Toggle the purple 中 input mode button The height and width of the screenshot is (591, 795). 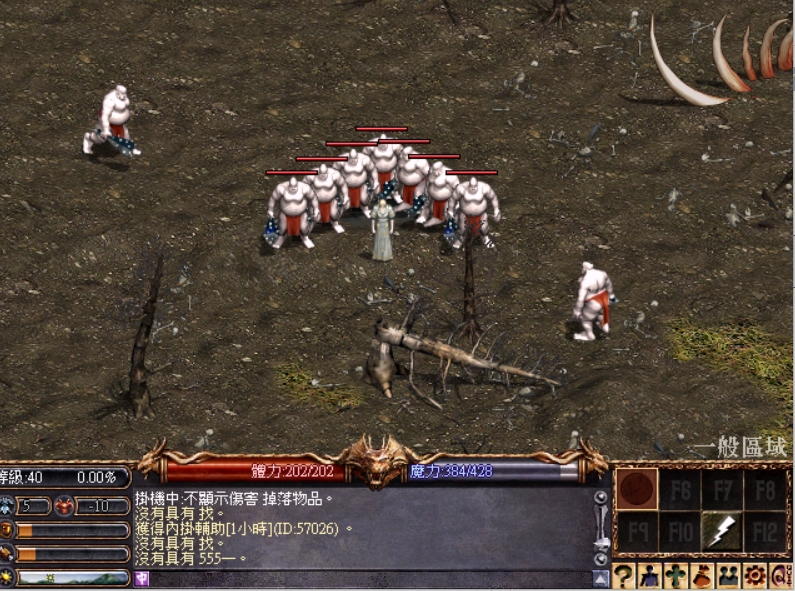coord(141,579)
